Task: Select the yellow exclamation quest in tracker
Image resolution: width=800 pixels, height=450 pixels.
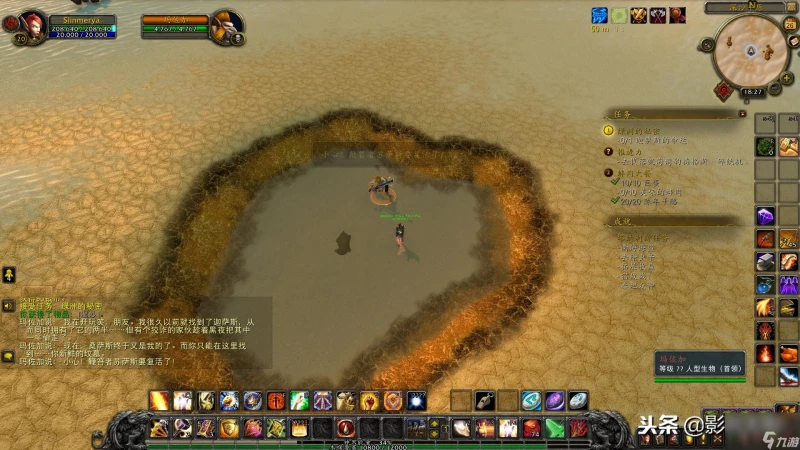Action: tap(608, 130)
